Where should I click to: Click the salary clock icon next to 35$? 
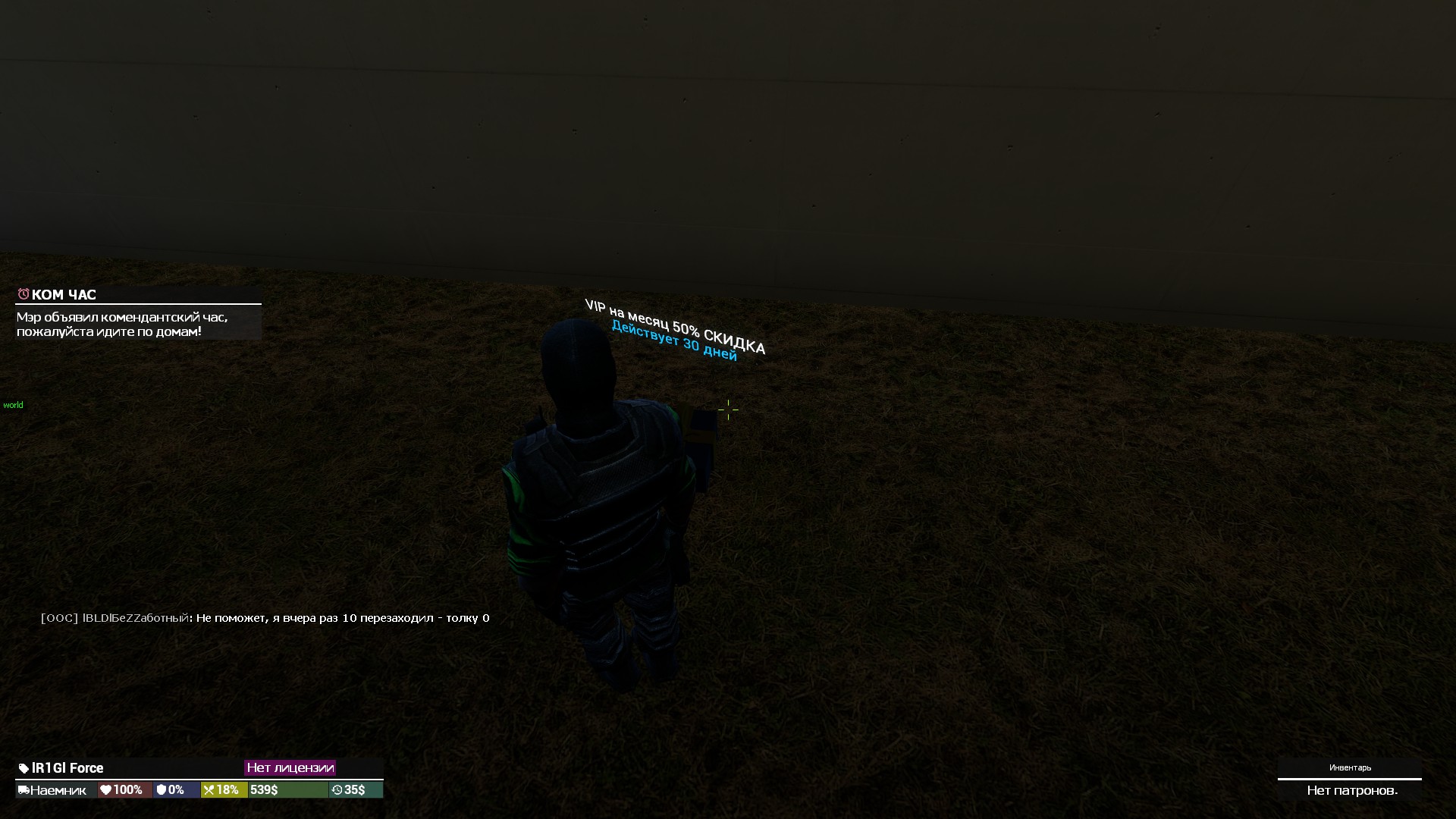click(x=338, y=789)
